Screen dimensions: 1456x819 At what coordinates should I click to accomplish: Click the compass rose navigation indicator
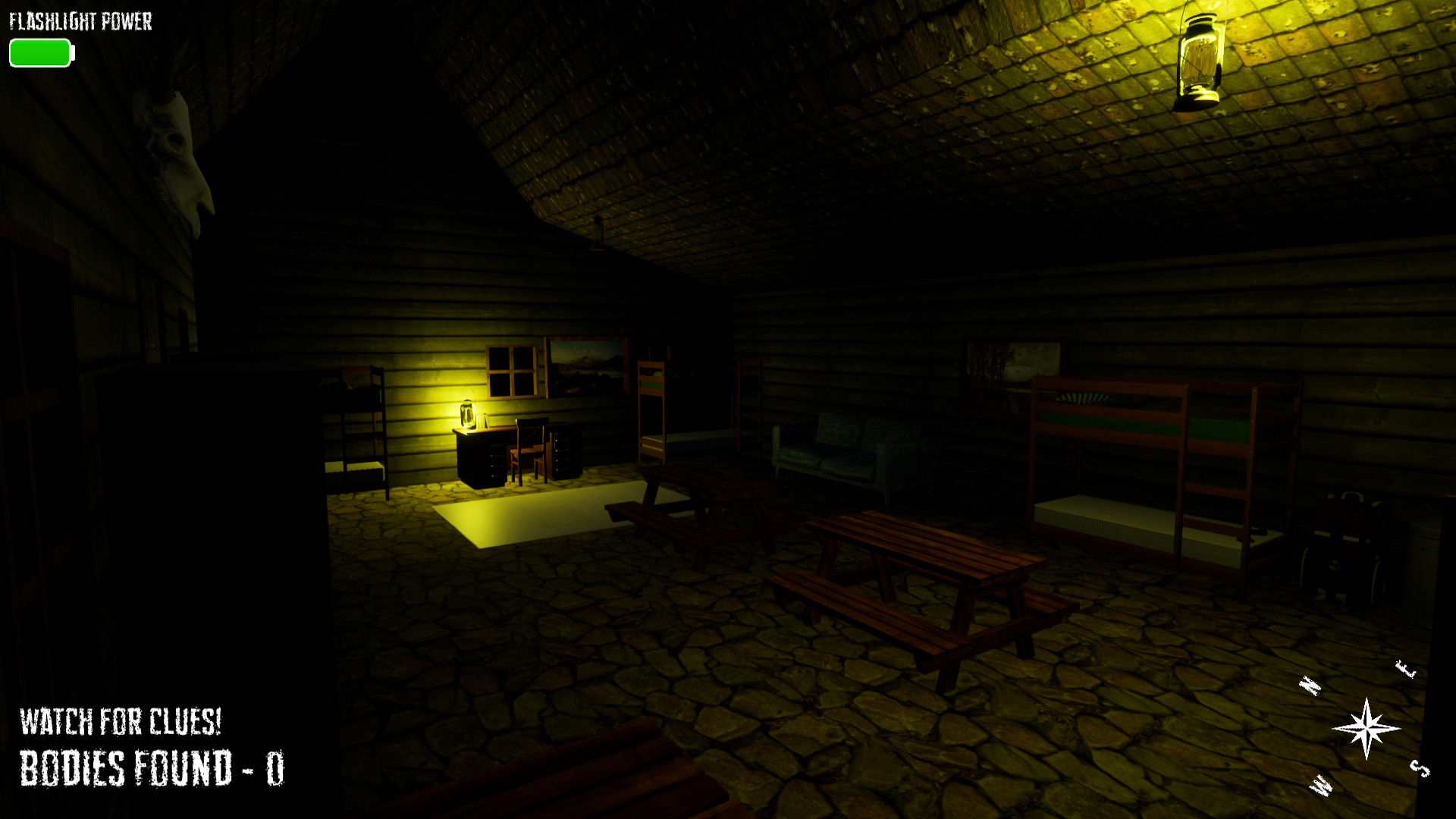point(1367,730)
